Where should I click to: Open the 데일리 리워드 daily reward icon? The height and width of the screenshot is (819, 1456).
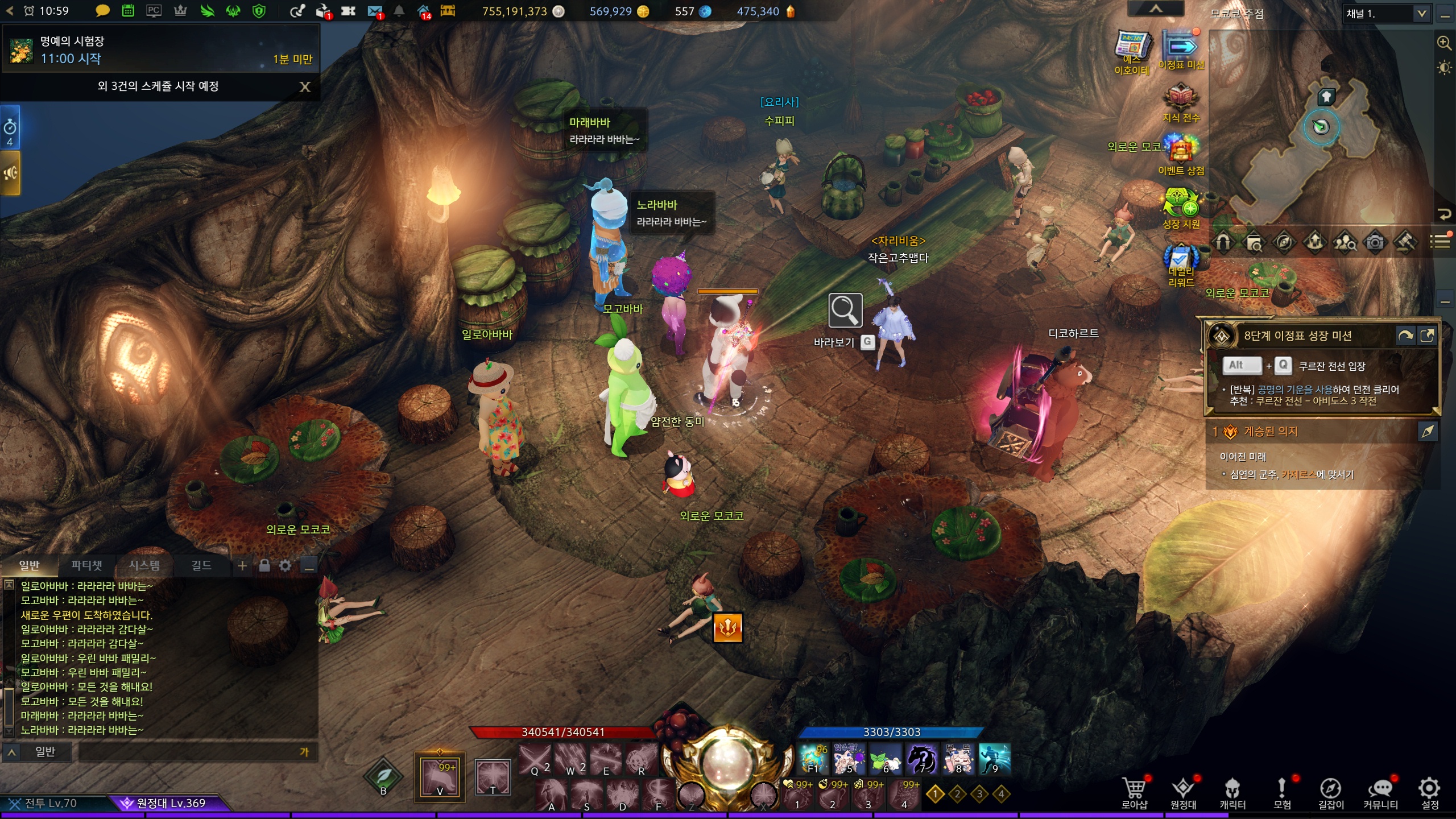[x=1181, y=260]
